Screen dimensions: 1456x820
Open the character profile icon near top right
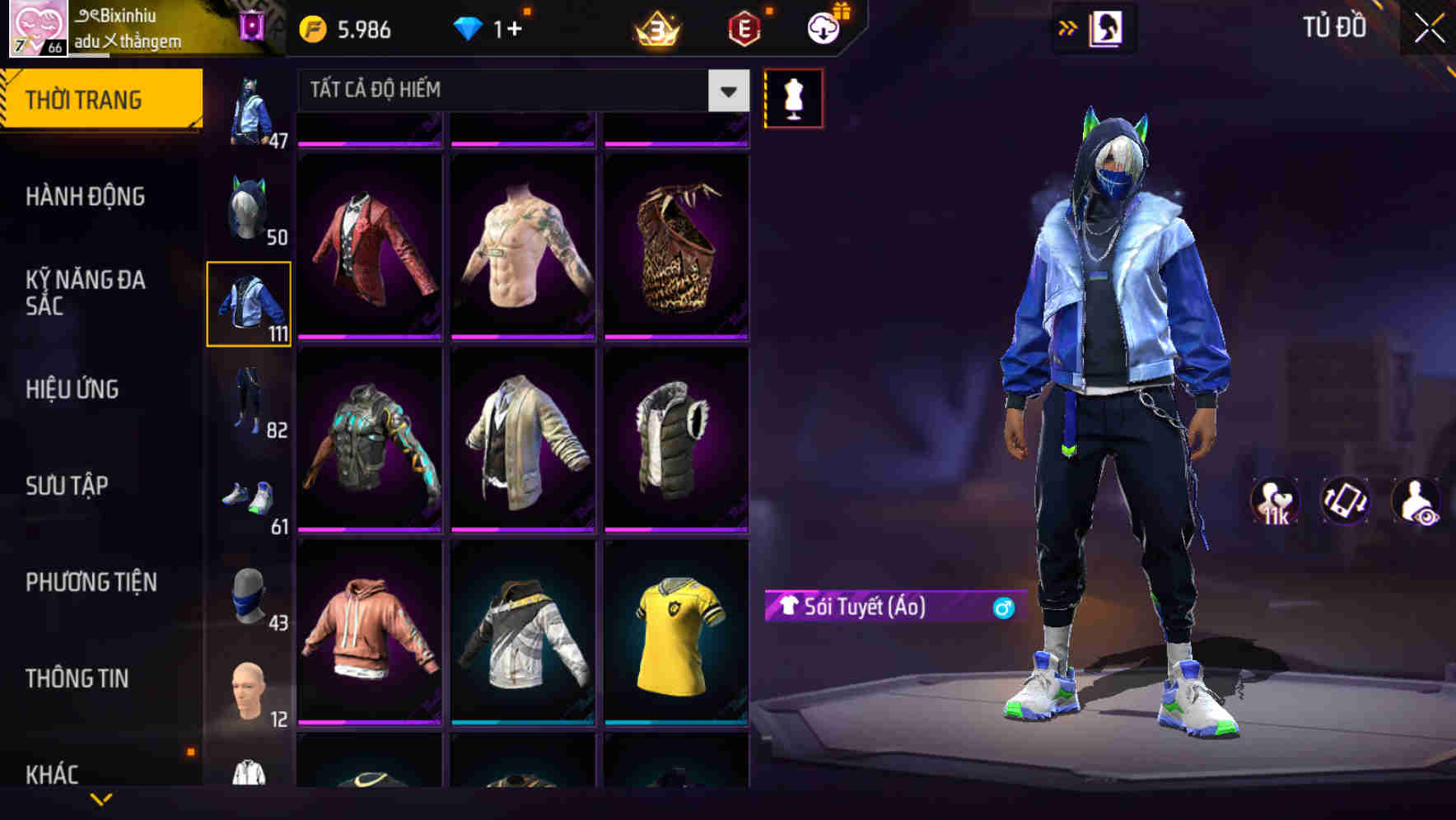[1106, 26]
